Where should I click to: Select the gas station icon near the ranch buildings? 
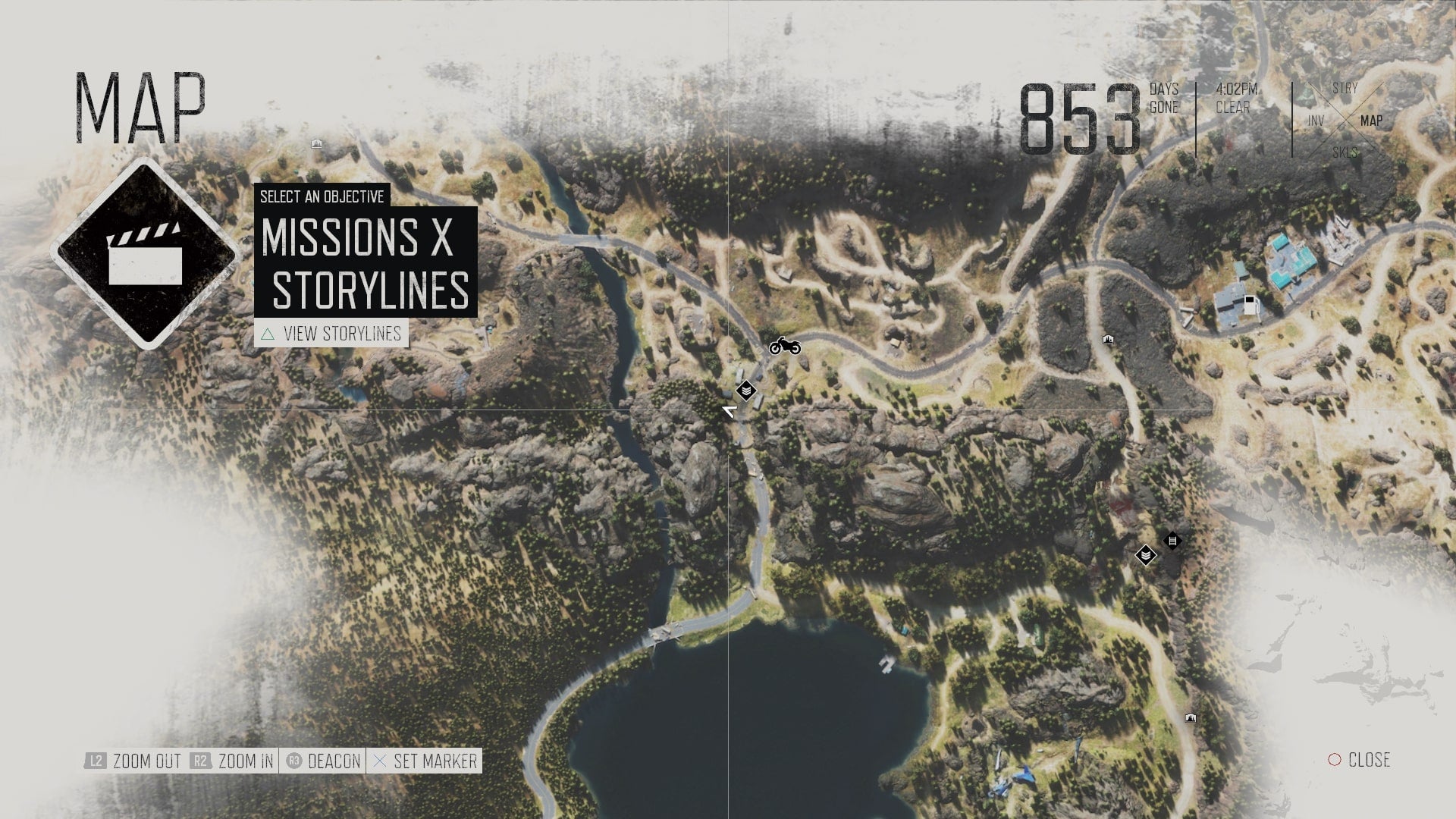click(1252, 305)
